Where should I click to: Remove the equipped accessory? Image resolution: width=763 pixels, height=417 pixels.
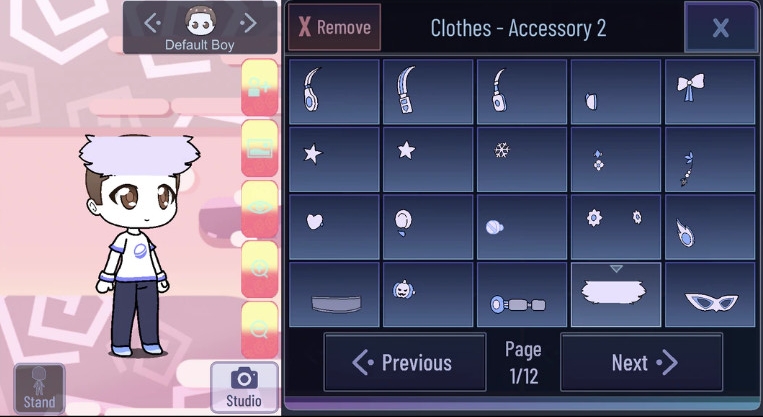[x=334, y=27]
